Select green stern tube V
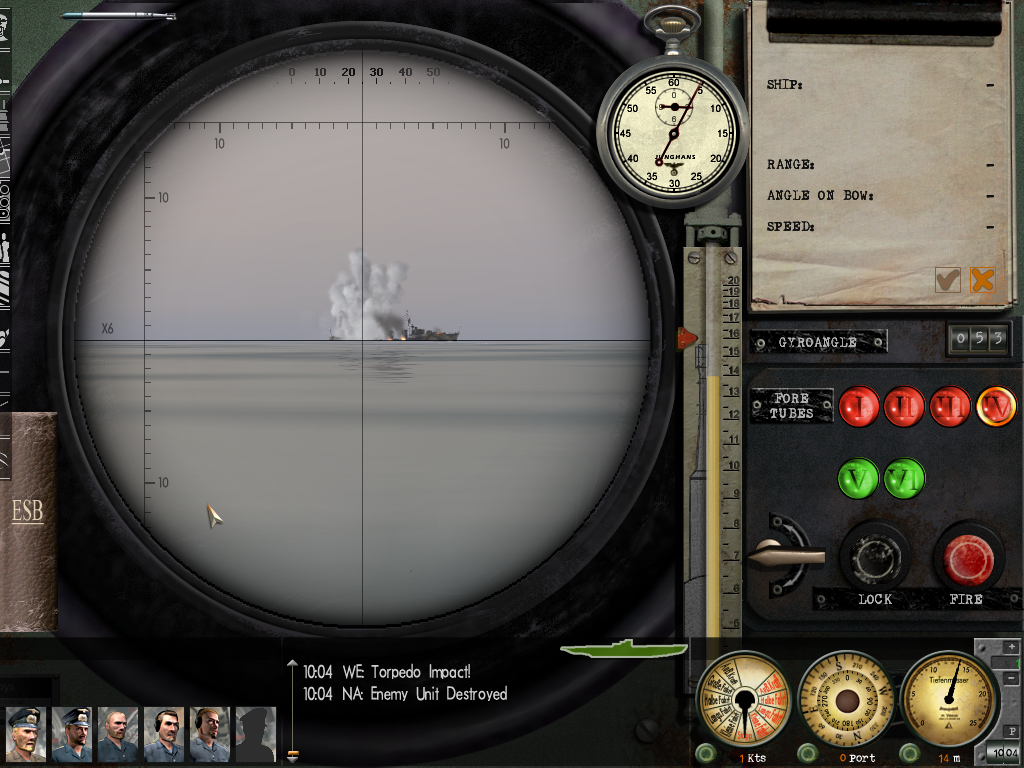Image resolution: width=1024 pixels, height=768 pixels. pos(858,478)
